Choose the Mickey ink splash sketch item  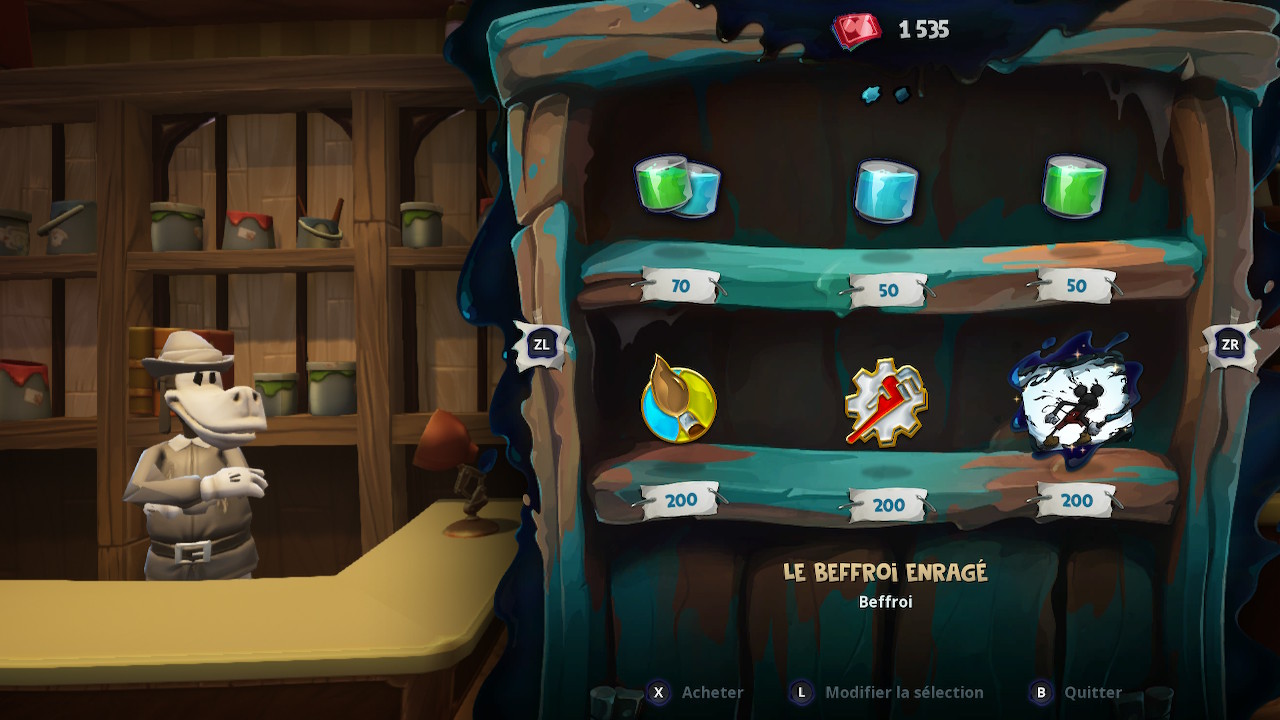[1071, 398]
